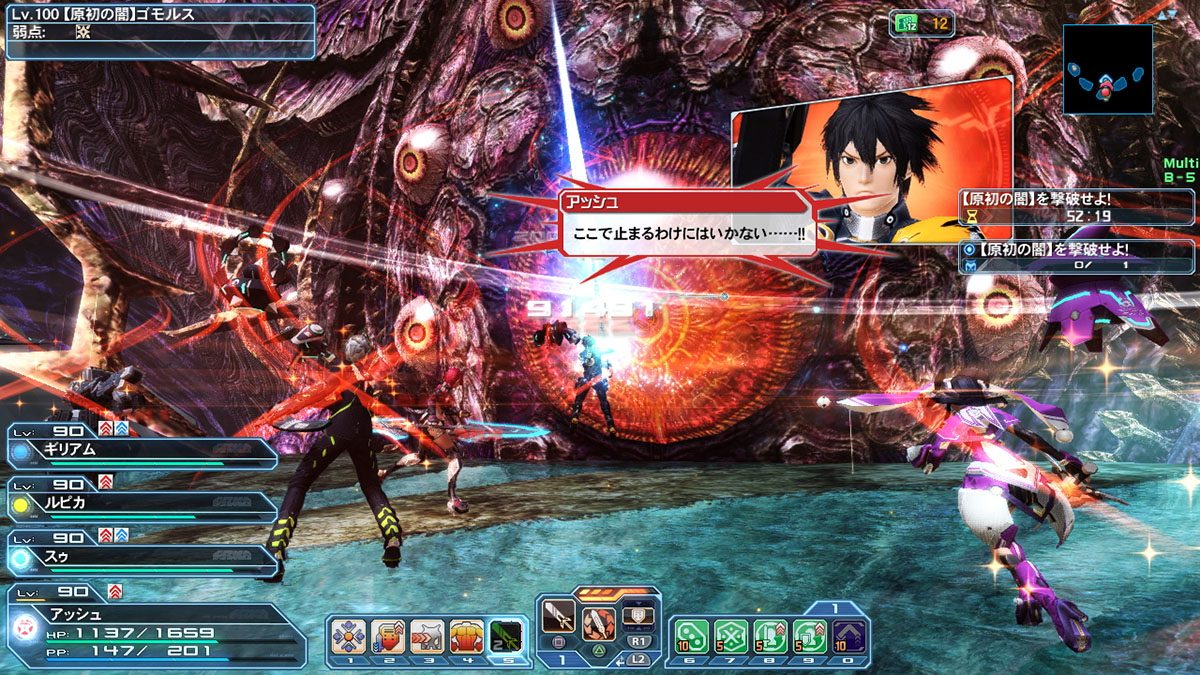Use the green boost item in slot 9
Screen dimensions: 1200x675
809,636
